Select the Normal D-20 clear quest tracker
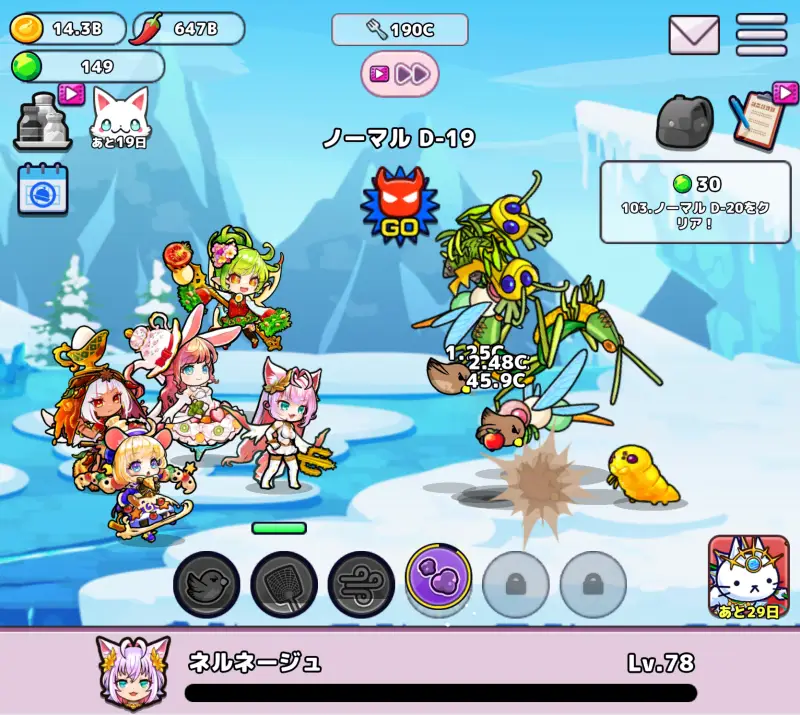 click(694, 202)
